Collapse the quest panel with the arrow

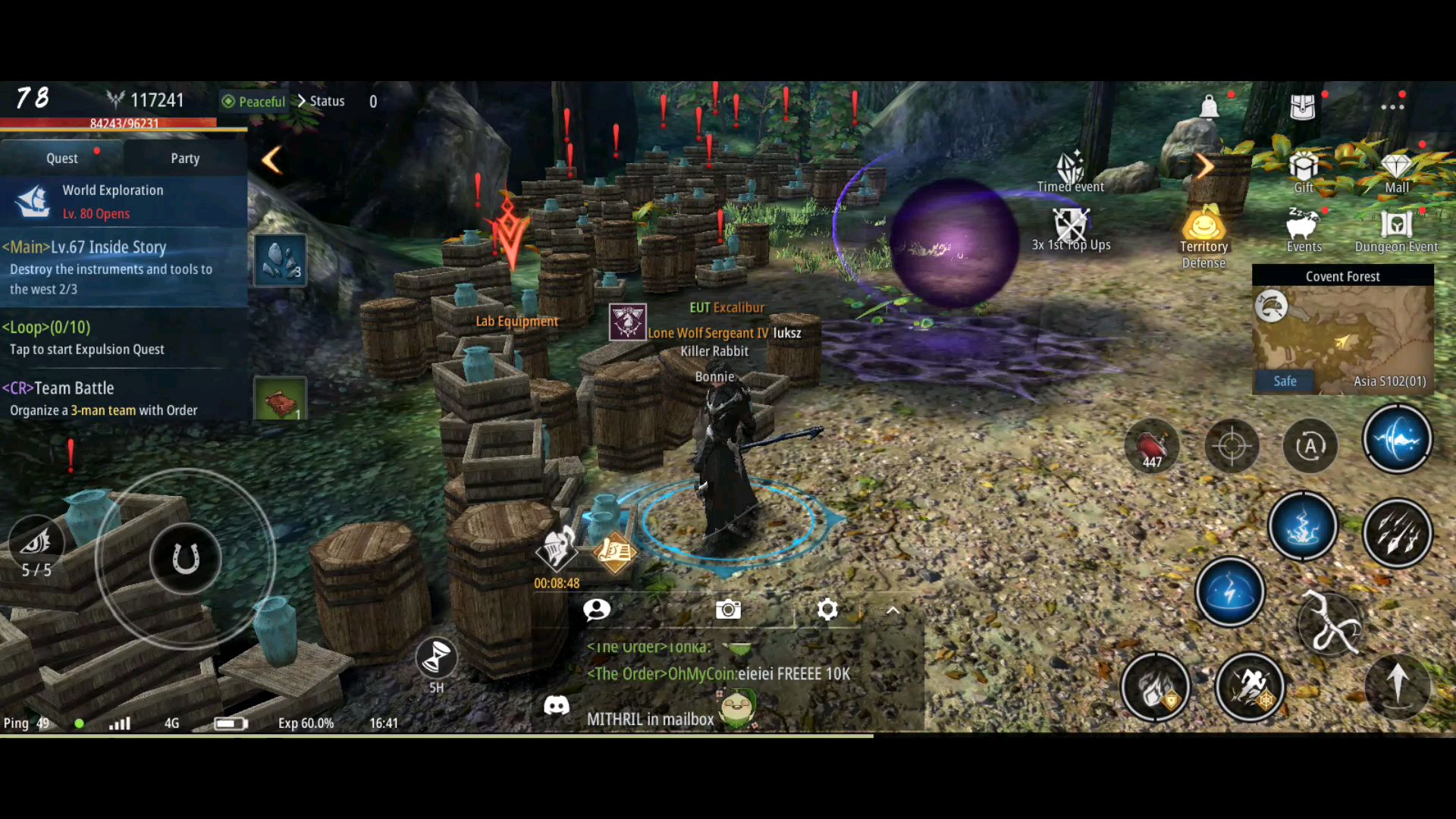pyautogui.click(x=271, y=159)
